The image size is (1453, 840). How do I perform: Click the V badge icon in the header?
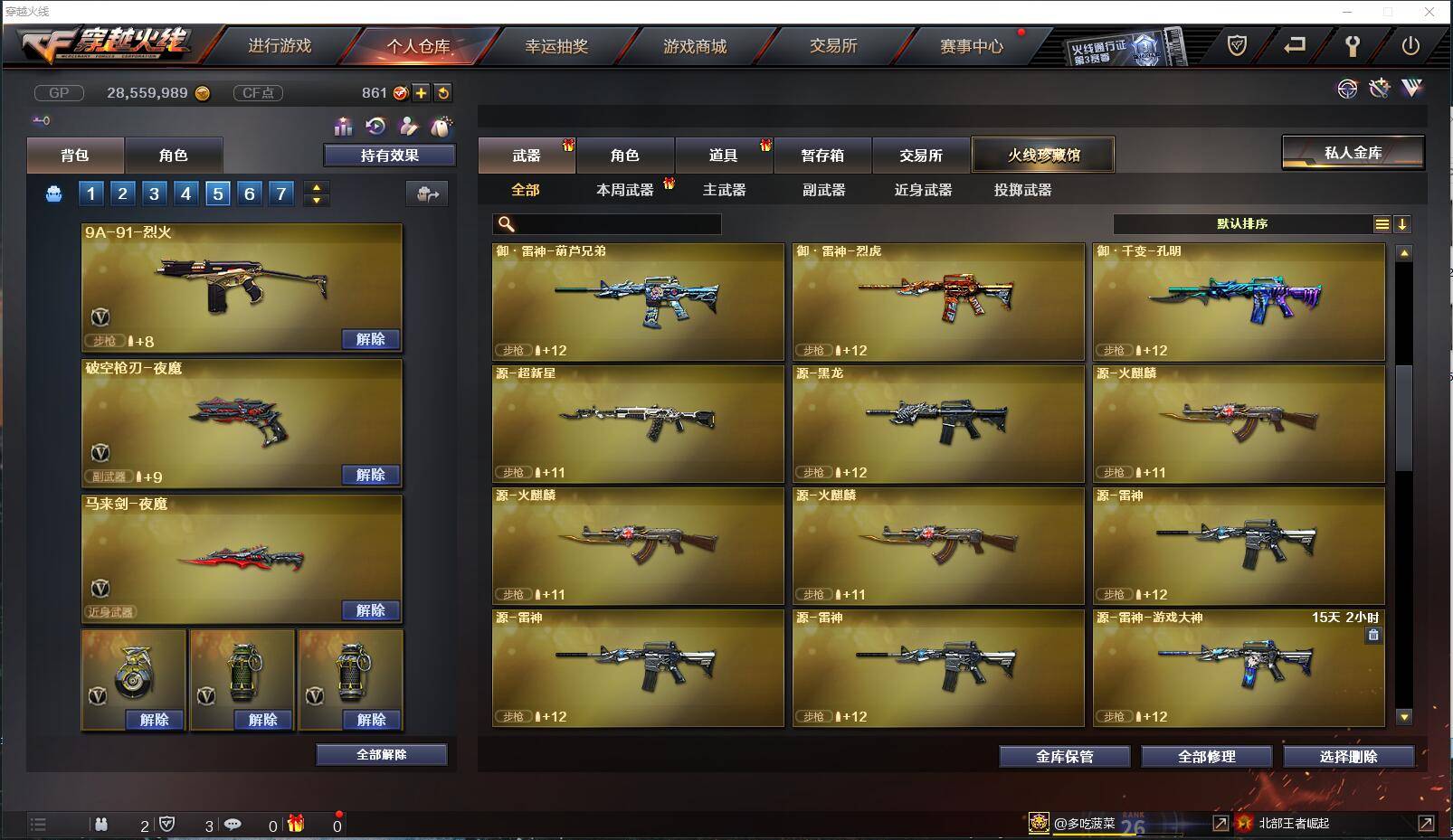pyautogui.click(x=1411, y=89)
